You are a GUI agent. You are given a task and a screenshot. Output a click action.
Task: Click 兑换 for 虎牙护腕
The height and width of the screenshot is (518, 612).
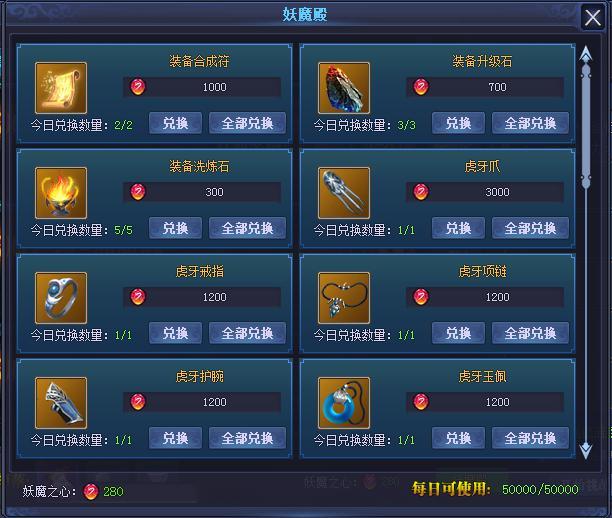tap(175, 438)
